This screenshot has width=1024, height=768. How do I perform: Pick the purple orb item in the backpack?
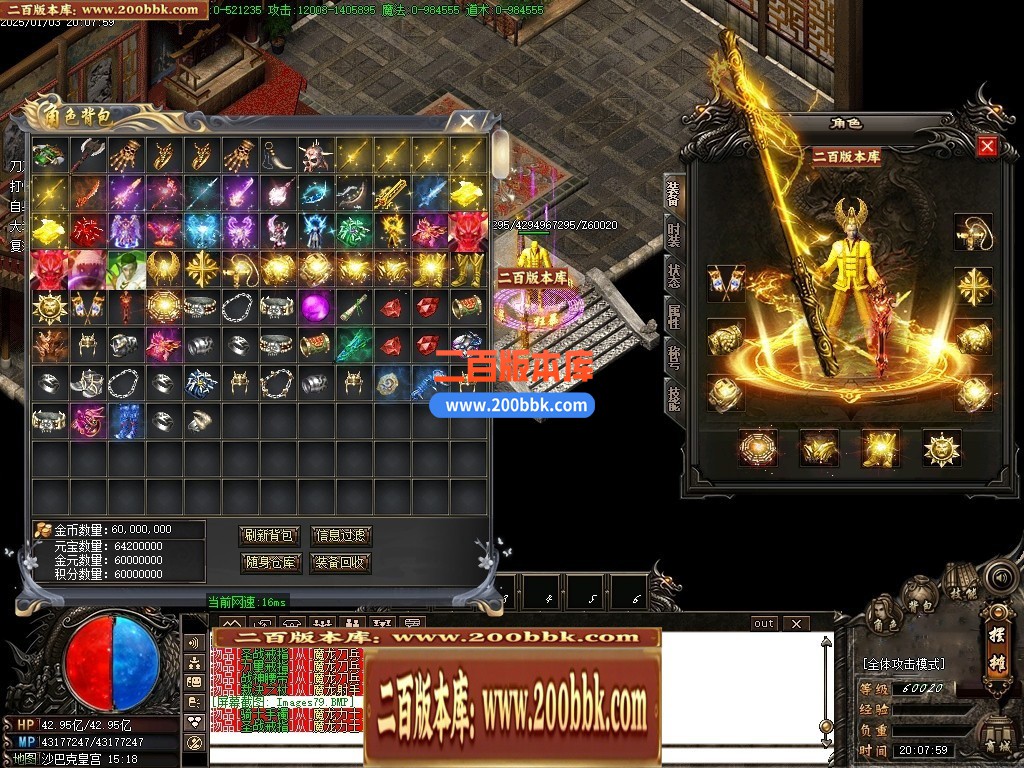click(316, 305)
